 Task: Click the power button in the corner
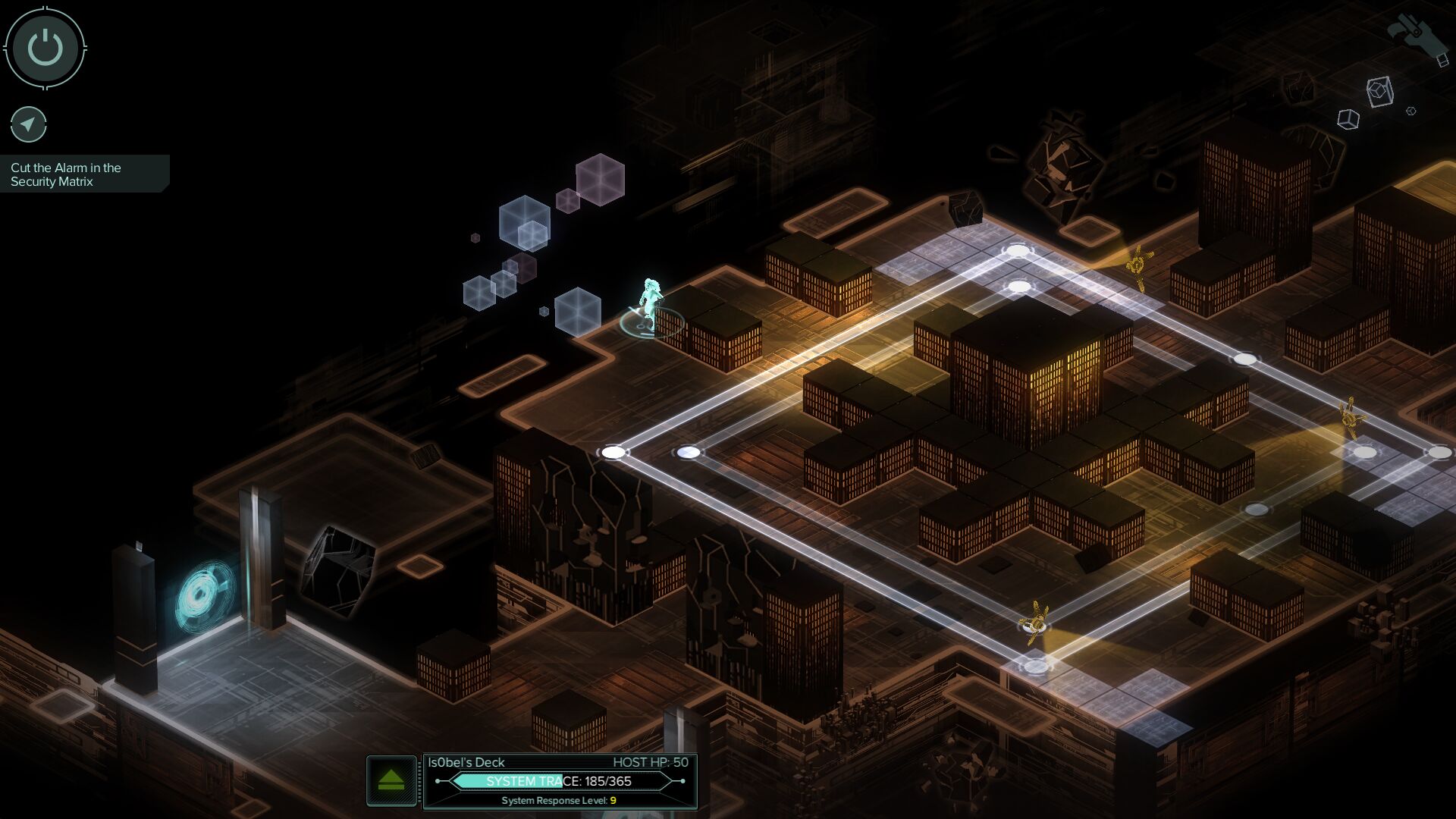click(x=45, y=48)
